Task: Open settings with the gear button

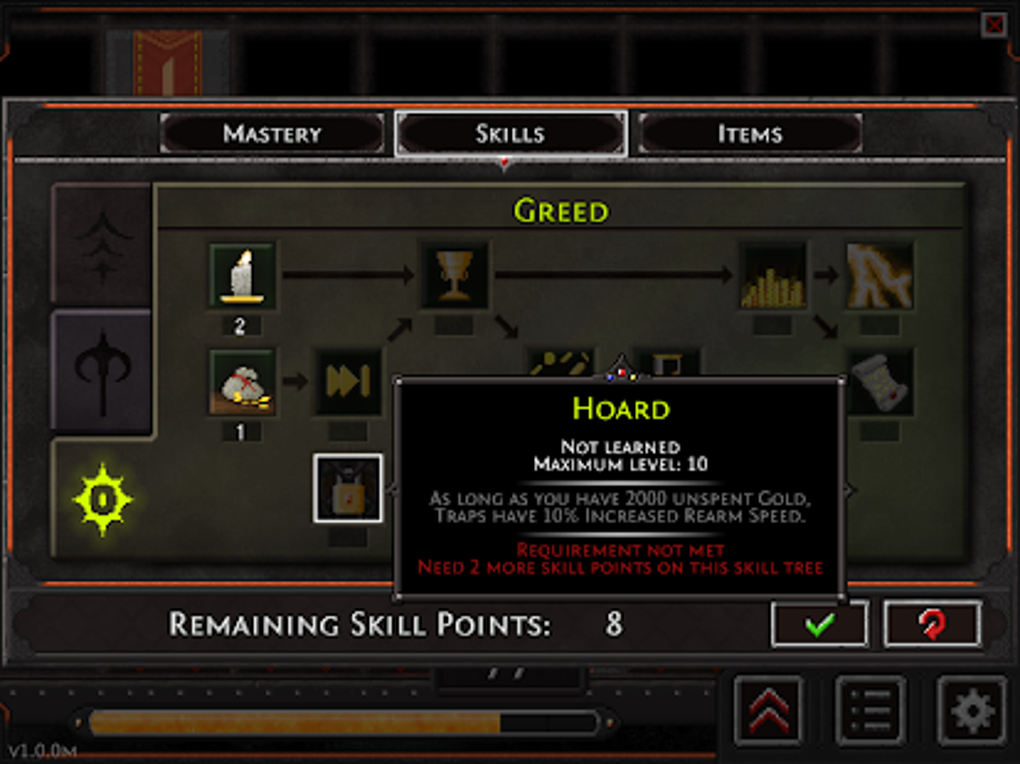Action: pyautogui.click(x=972, y=711)
